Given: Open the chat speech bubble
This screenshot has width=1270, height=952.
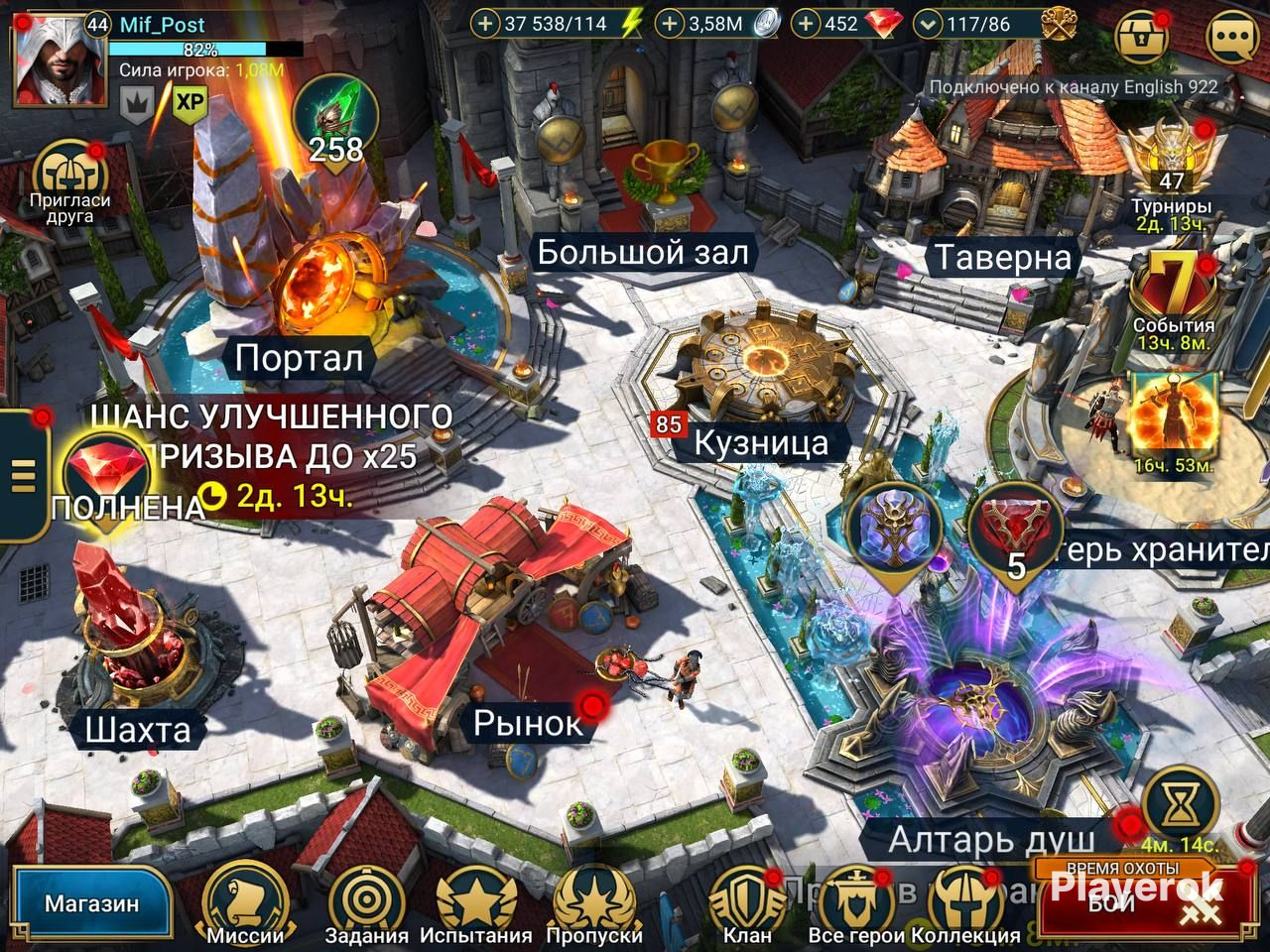Looking at the screenshot, I should 1232,38.
